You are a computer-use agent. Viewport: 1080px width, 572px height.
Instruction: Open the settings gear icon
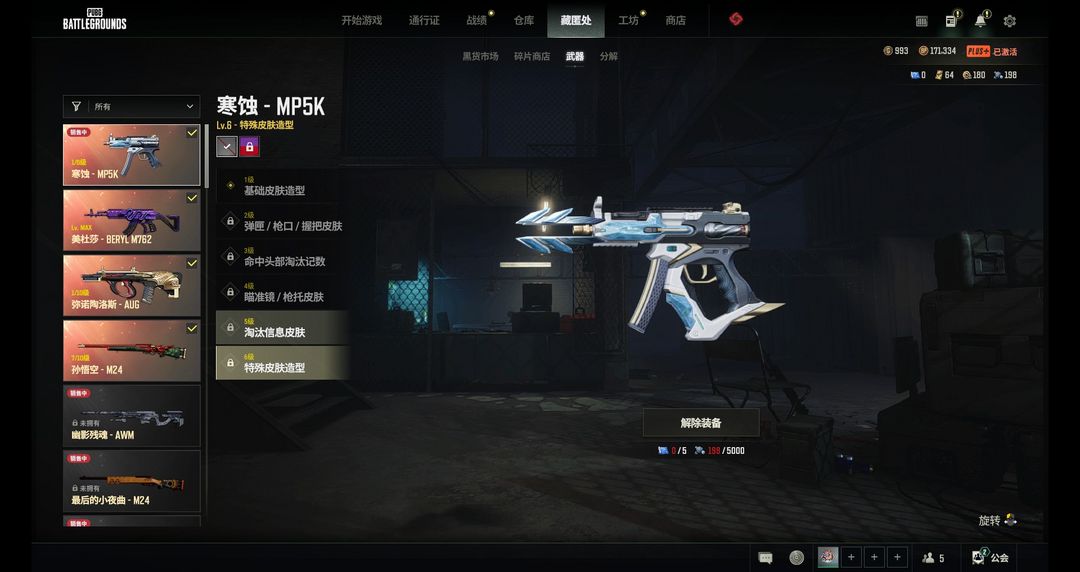coord(1010,21)
